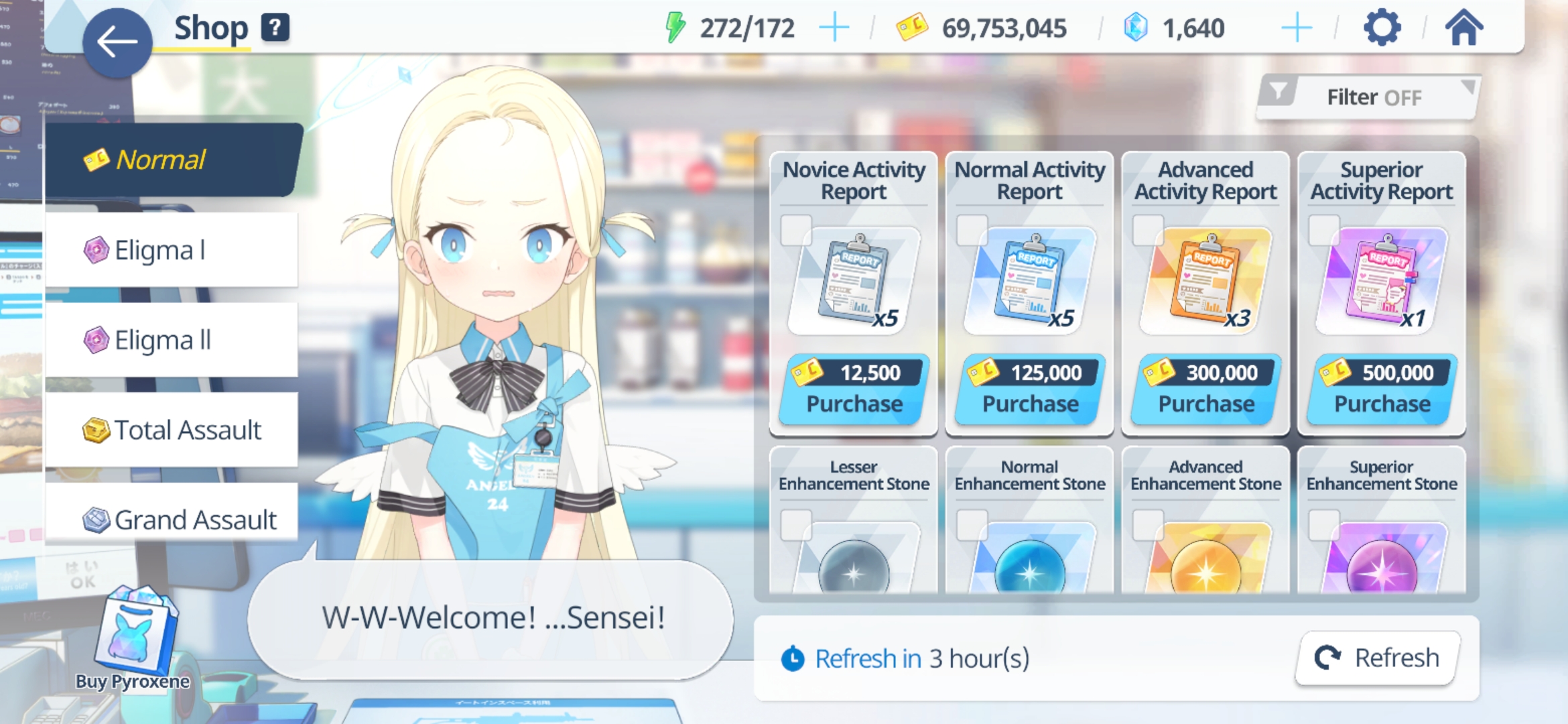Return home via the house icon
Screen dimensions: 1568x724
(x=1464, y=27)
